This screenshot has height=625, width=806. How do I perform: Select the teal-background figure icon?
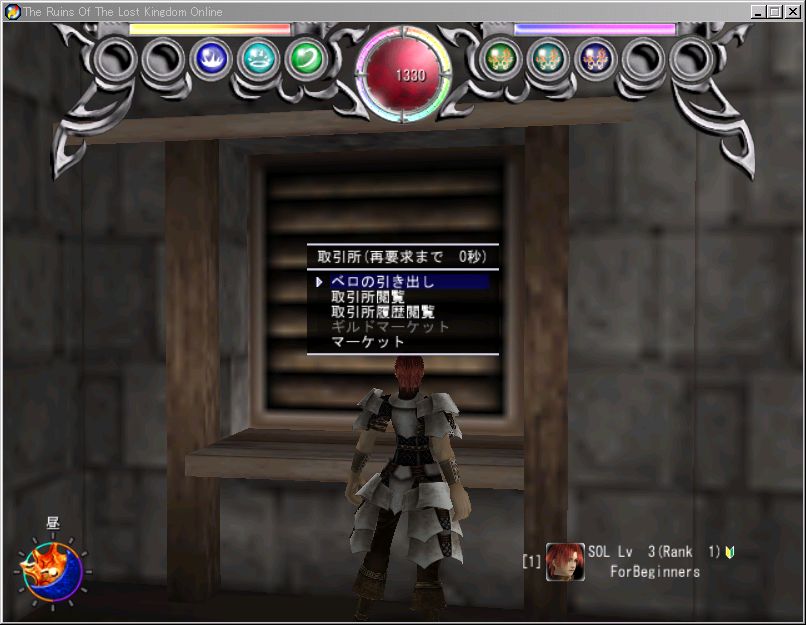[x=545, y=59]
